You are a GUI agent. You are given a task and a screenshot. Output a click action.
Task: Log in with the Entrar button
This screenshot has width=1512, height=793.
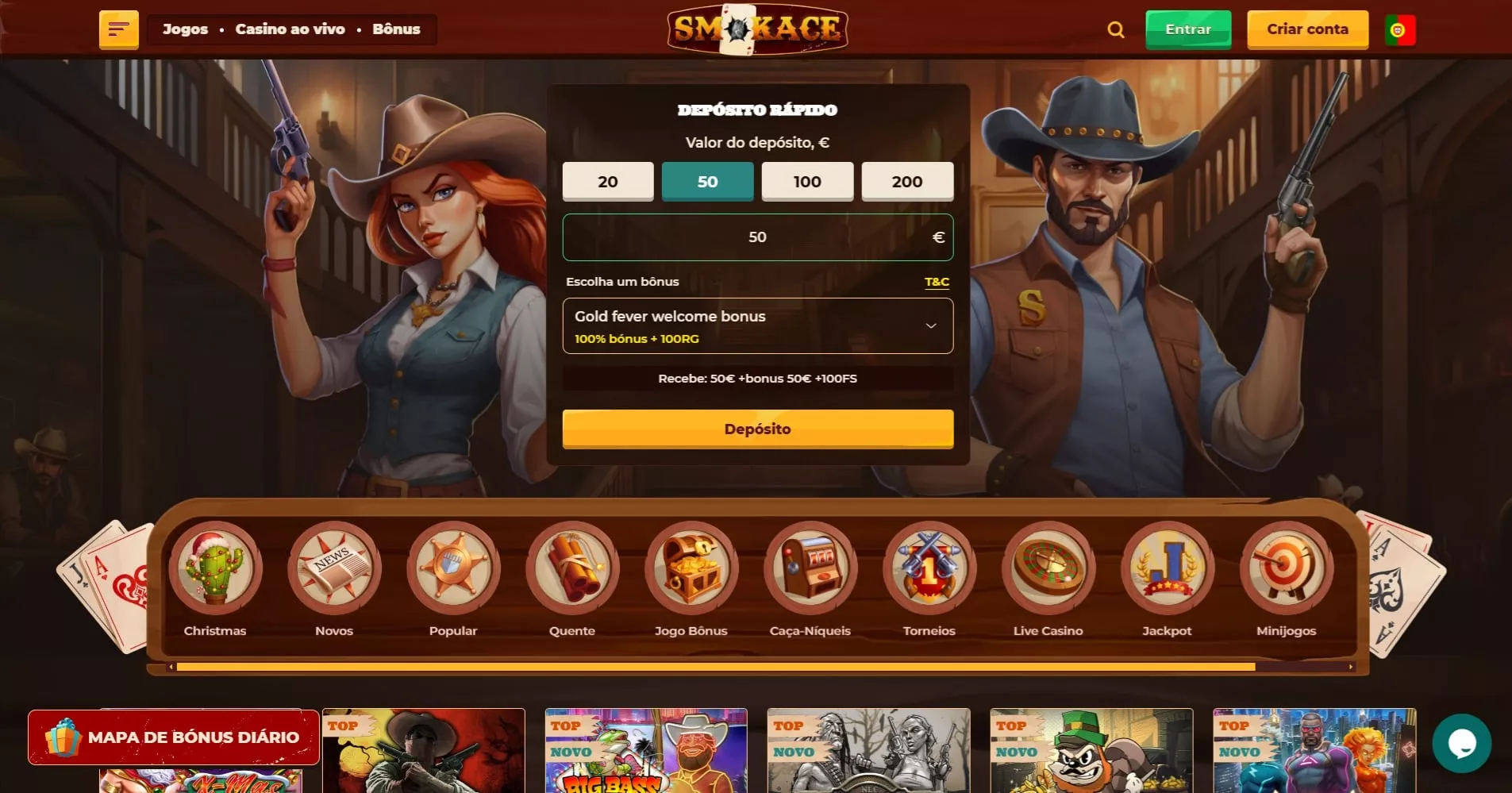(x=1187, y=29)
